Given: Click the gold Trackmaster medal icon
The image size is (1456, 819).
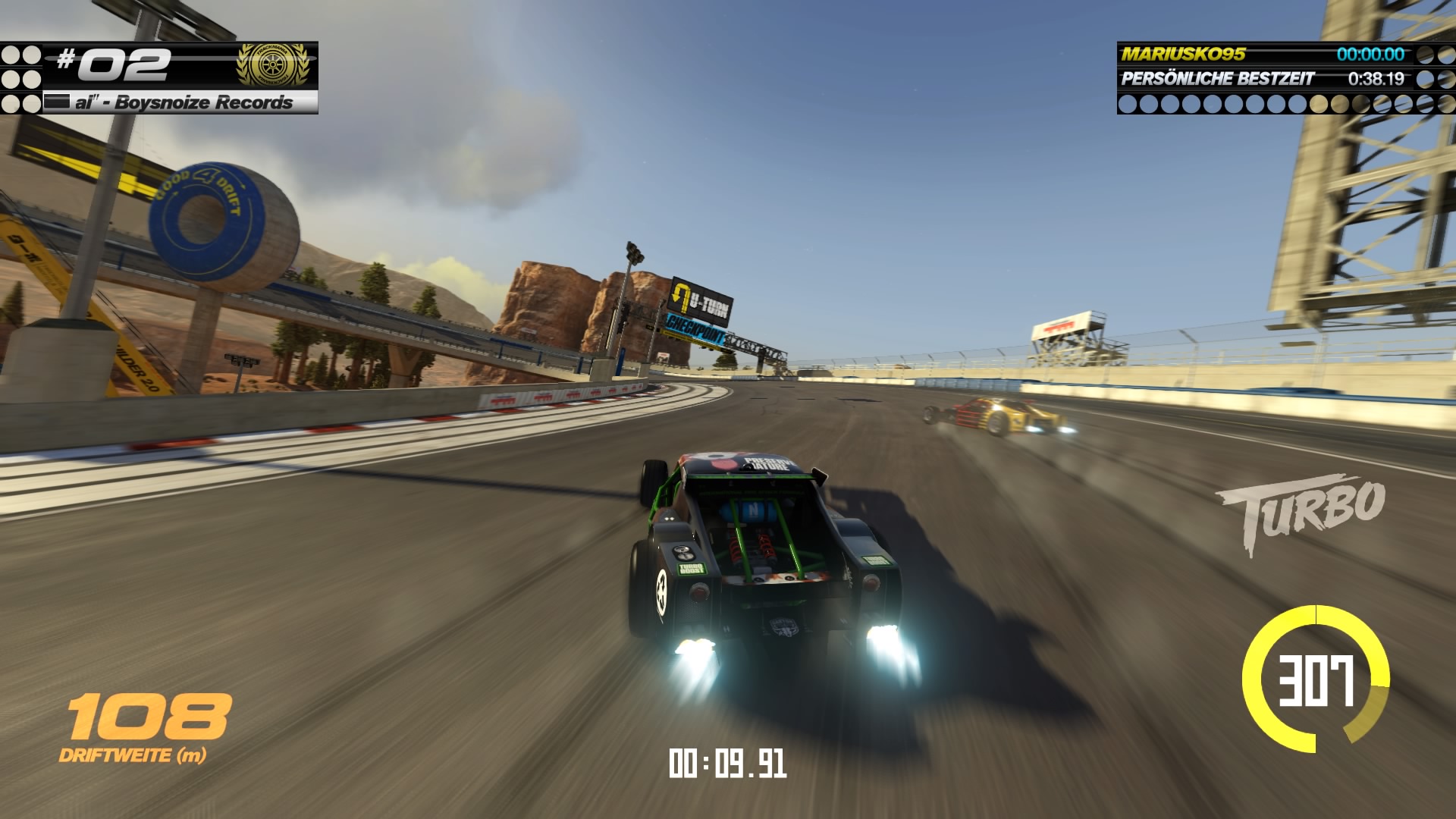Looking at the screenshot, I should click(274, 64).
